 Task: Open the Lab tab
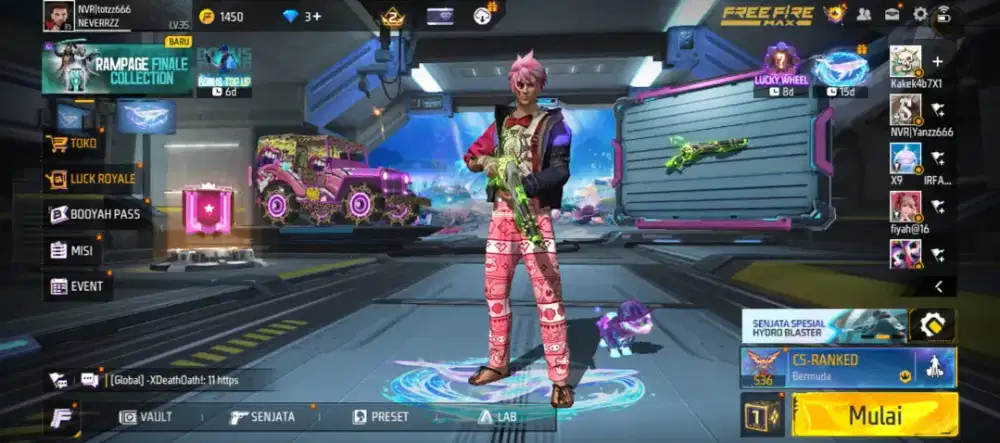tap(500, 417)
